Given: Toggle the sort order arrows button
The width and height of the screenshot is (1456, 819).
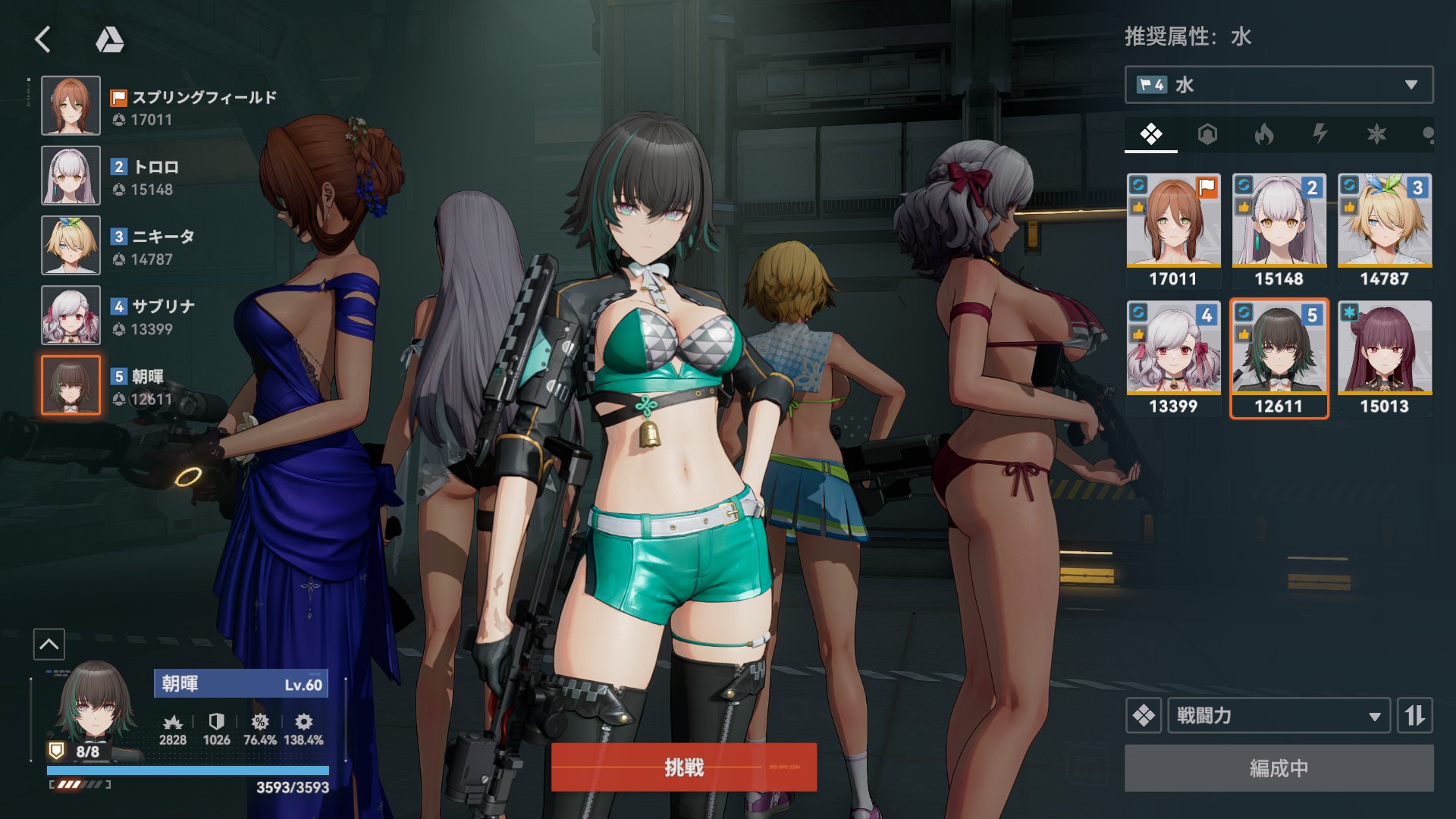Looking at the screenshot, I should tap(1415, 715).
